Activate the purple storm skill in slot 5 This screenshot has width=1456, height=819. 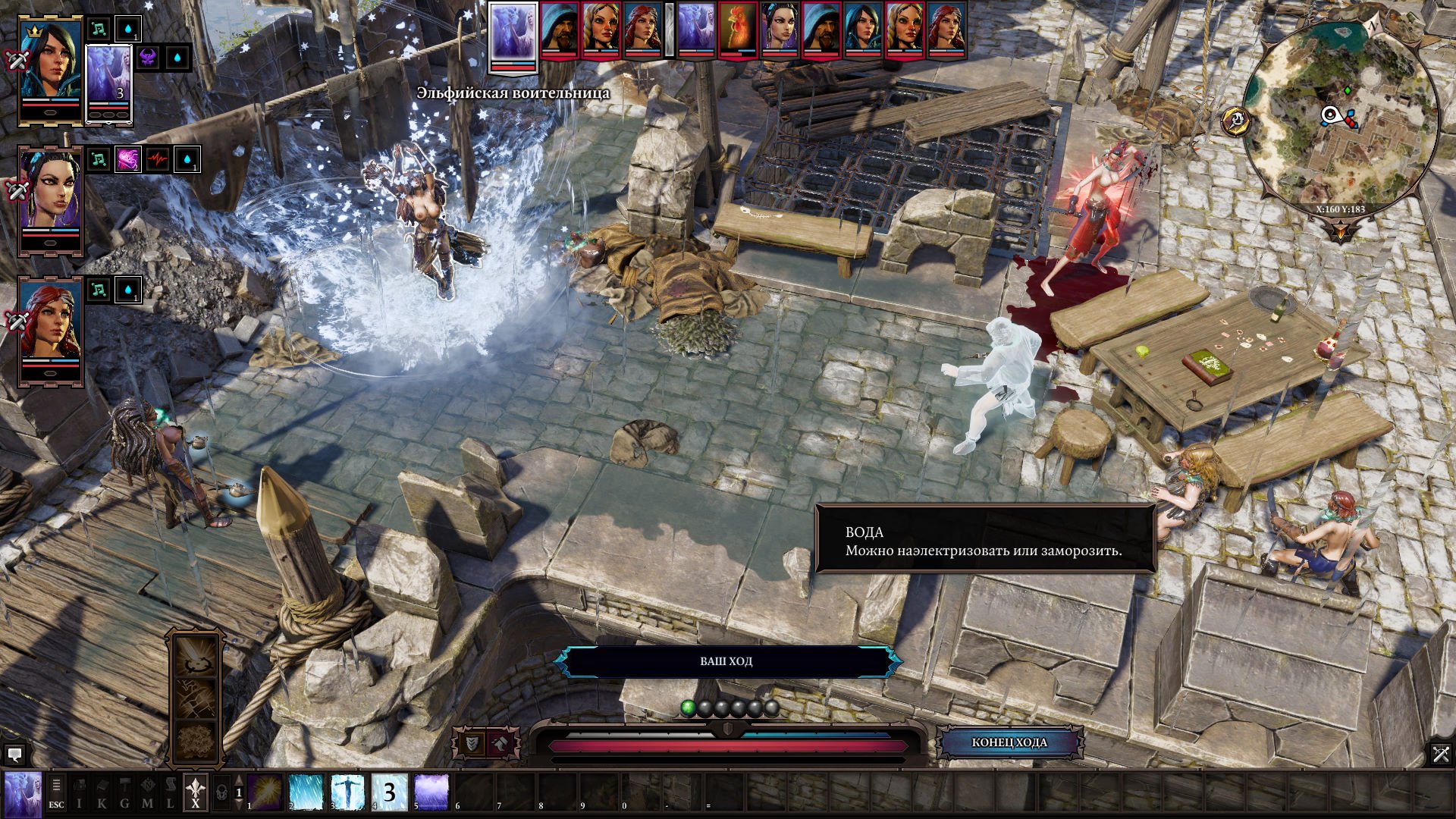point(431,792)
